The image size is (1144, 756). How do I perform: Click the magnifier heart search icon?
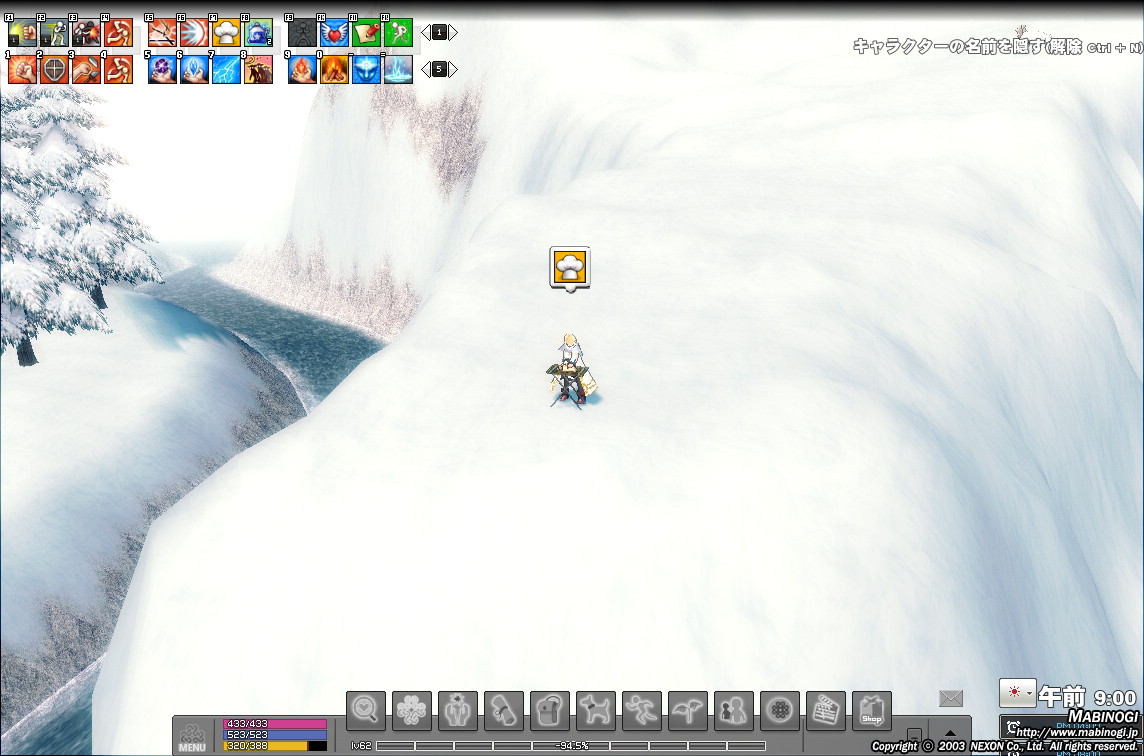click(x=365, y=711)
